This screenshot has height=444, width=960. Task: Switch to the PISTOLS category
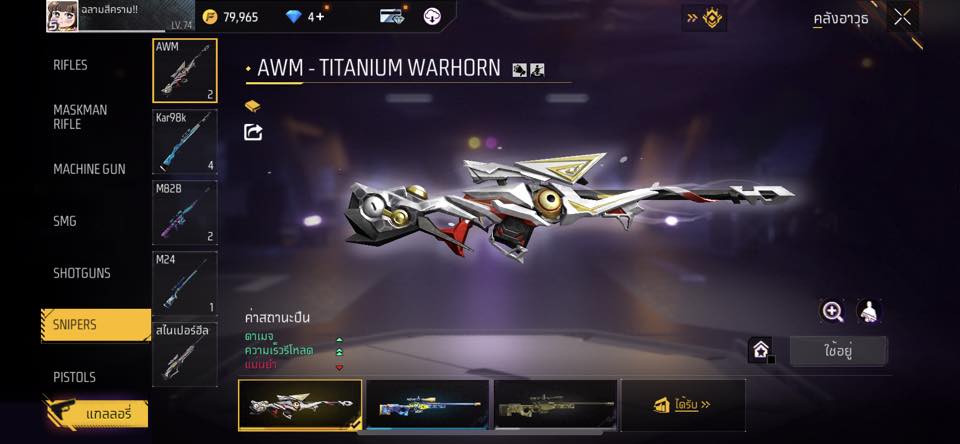click(75, 377)
